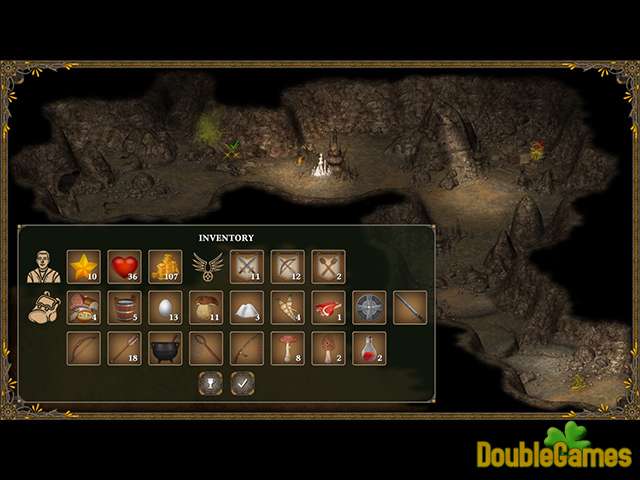
Task: Select the arrows stack of 18
Action: click(x=124, y=348)
